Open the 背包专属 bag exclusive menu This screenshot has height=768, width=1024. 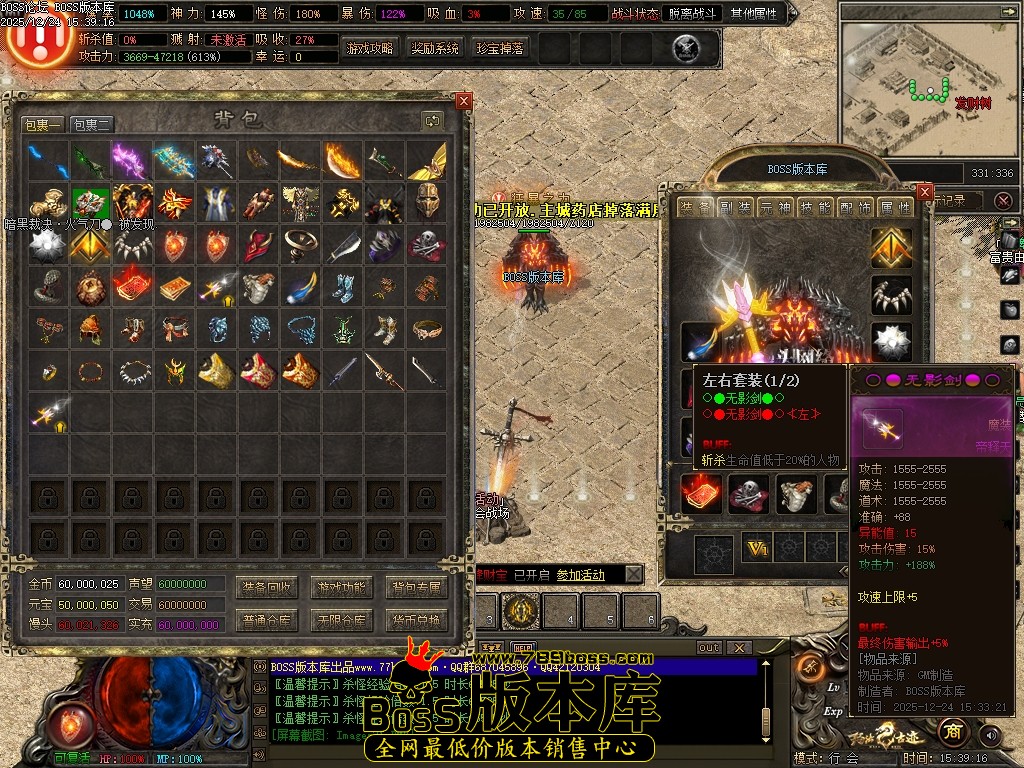click(x=415, y=587)
